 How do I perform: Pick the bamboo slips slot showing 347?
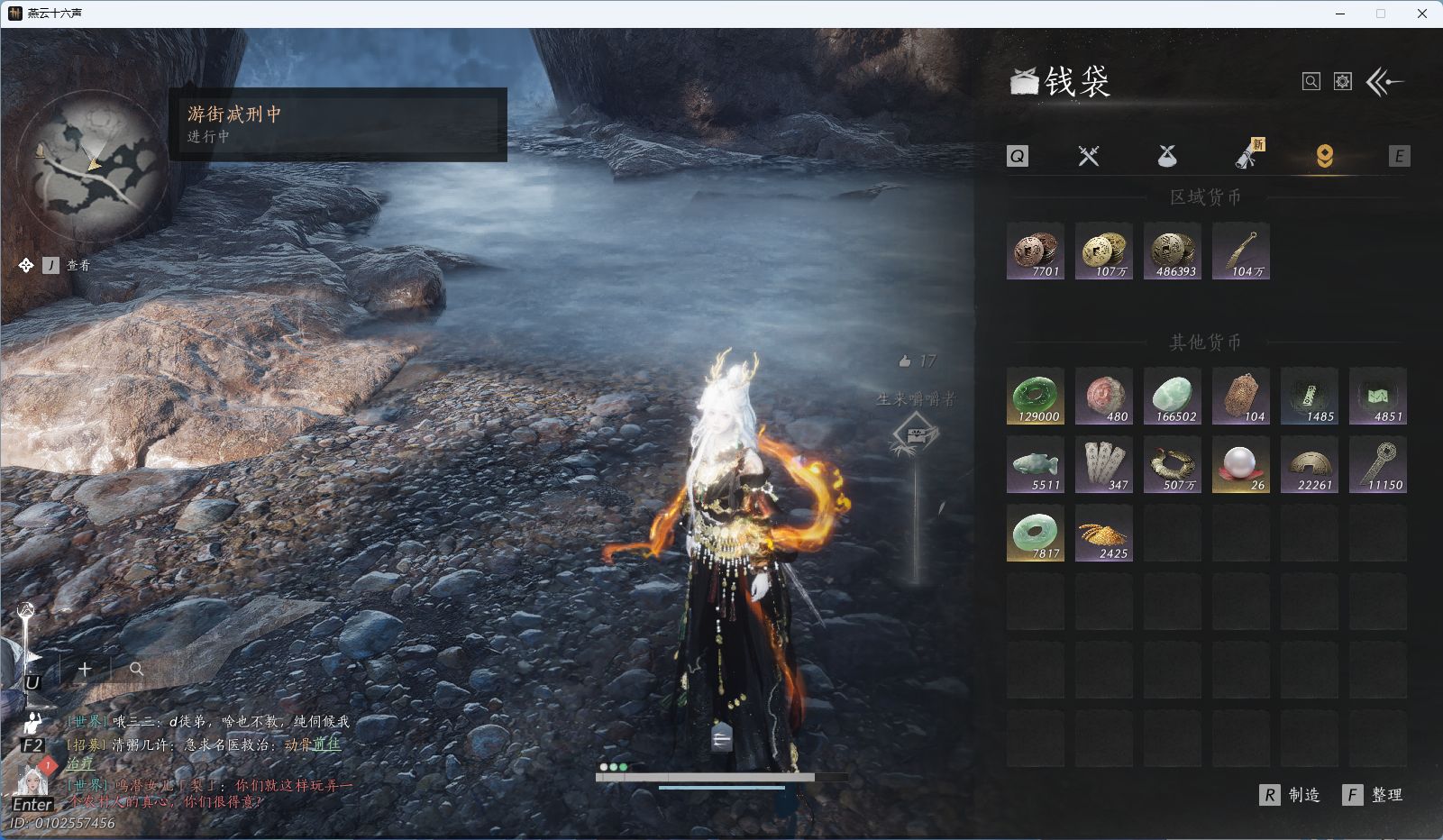(x=1104, y=464)
